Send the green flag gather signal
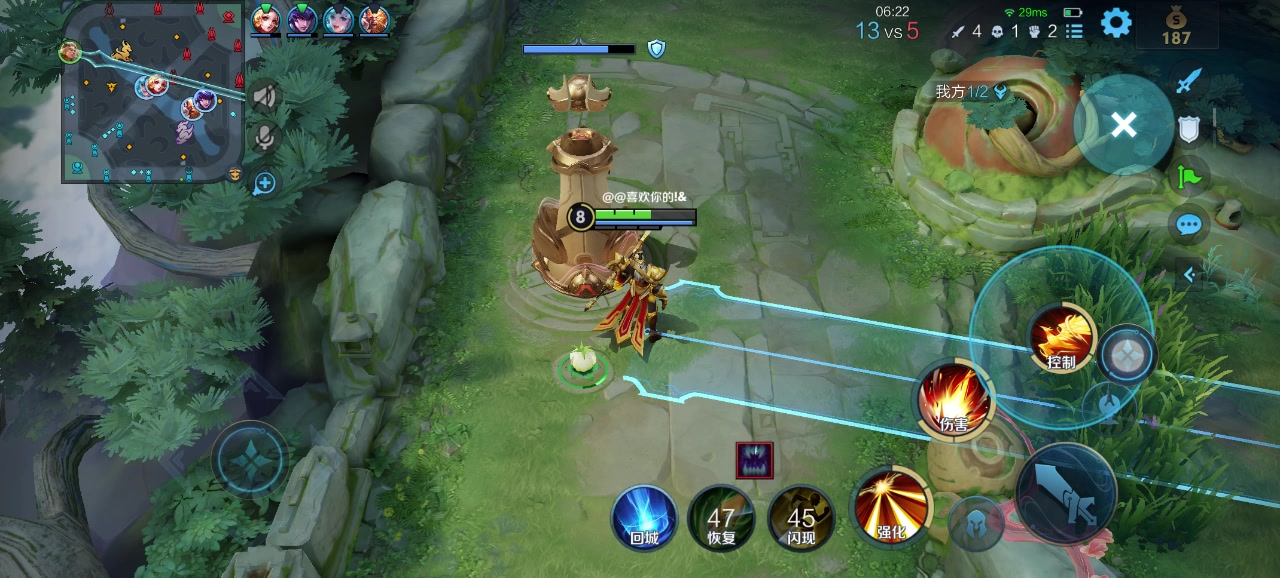The image size is (1280, 578). (1188, 178)
